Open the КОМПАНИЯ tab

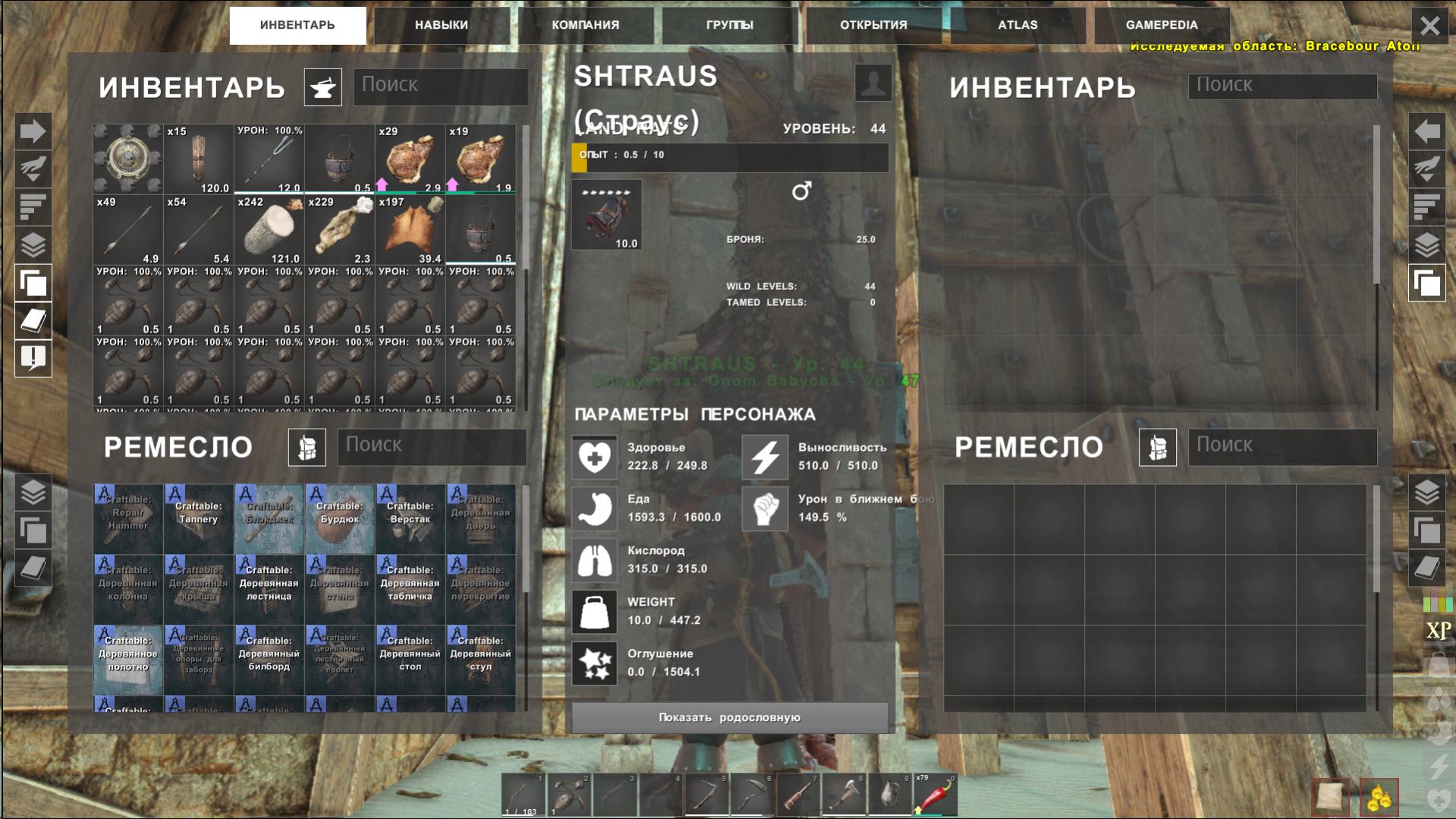pyautogui.click(x=585, y=25)
